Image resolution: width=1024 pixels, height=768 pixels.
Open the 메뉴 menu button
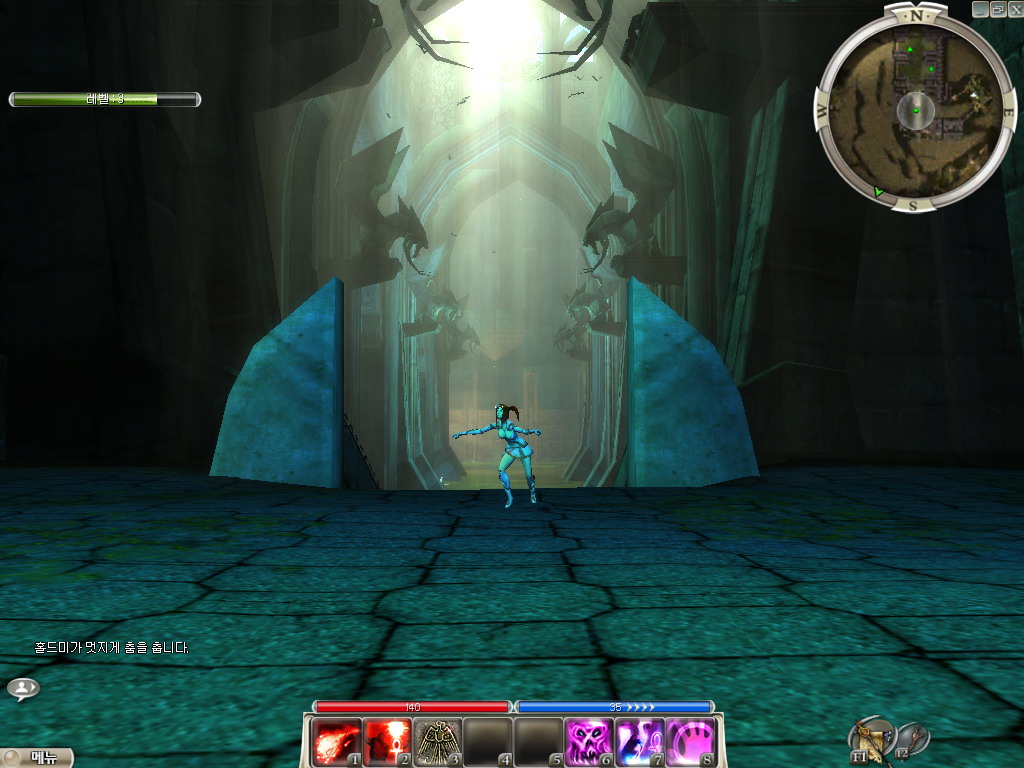[x=37, y=757]
